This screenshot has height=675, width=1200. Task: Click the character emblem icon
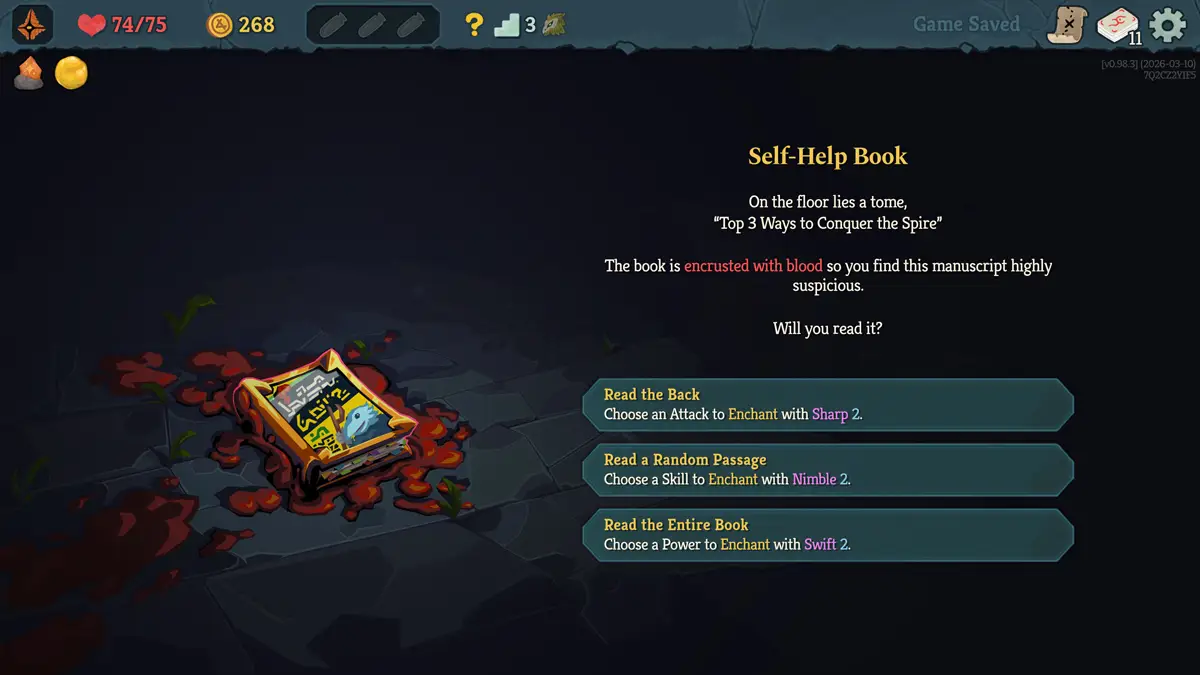tap(33, 25)
